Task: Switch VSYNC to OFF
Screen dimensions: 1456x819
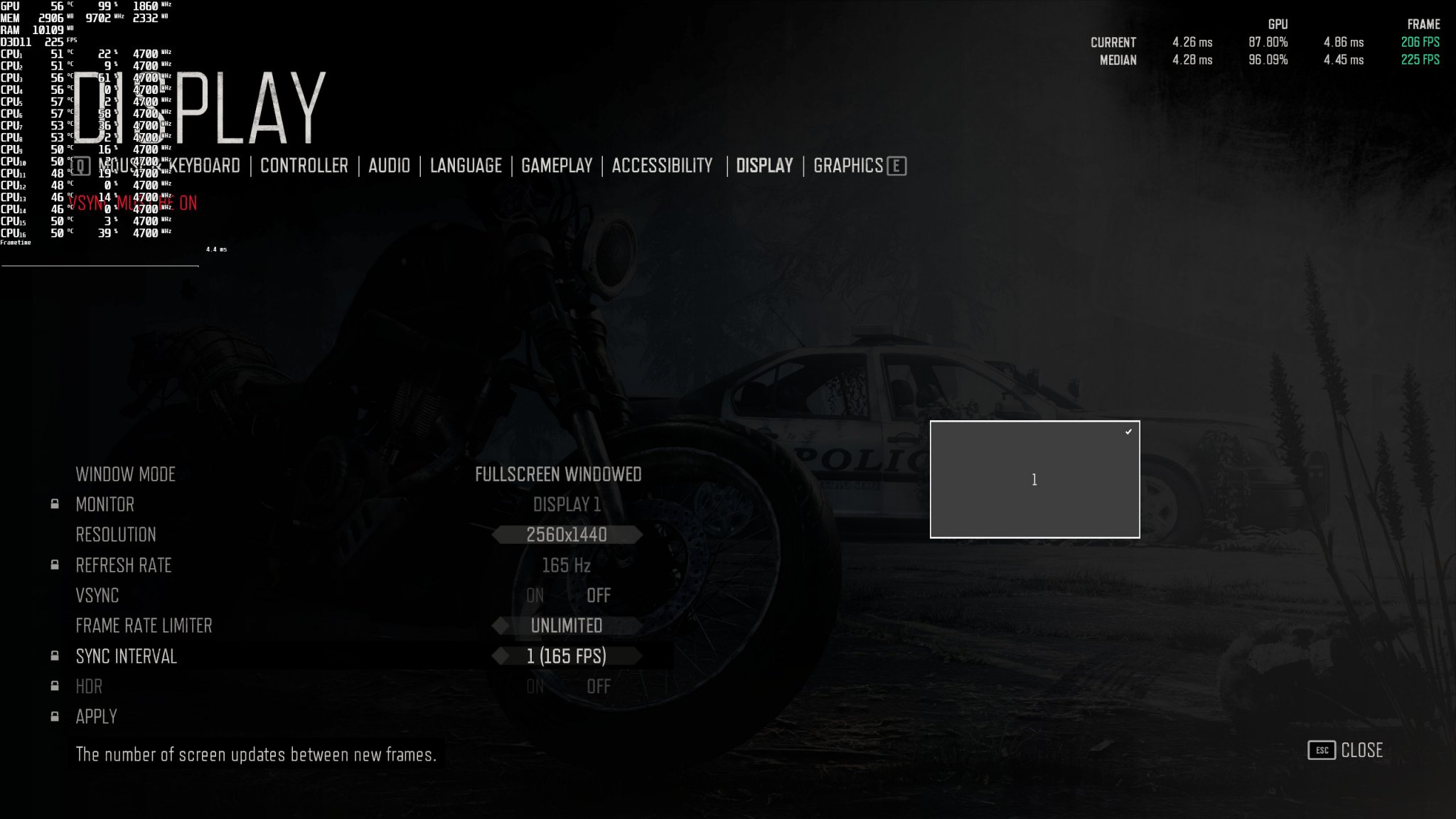Action: 599,596
